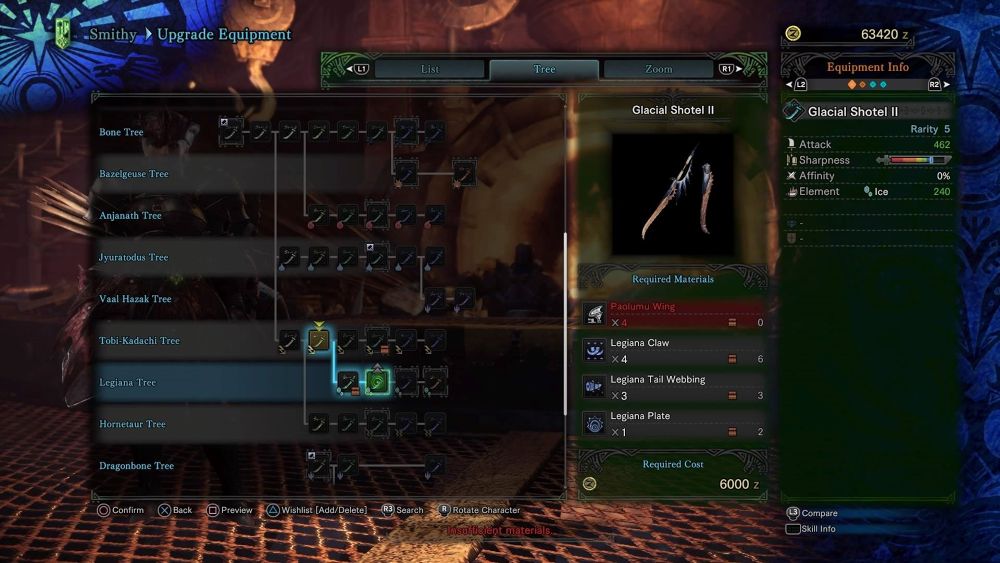Image resolution: width=1000 pixels, height=563 pixels.
Task: Choose the Bazelgeuse Tree row
Action: (x=134, y=174)
